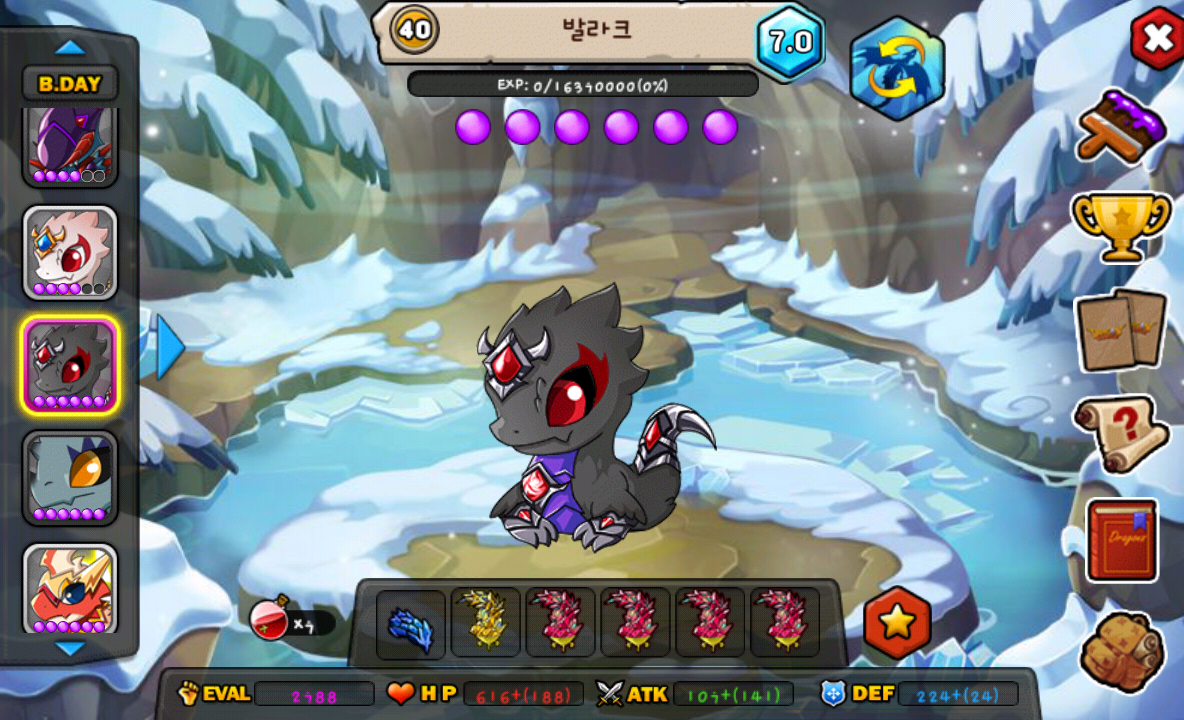Select the golden dragon gem slot
Screen dimensions: 1184x720
pyautogui.click(x=486, y=622)
